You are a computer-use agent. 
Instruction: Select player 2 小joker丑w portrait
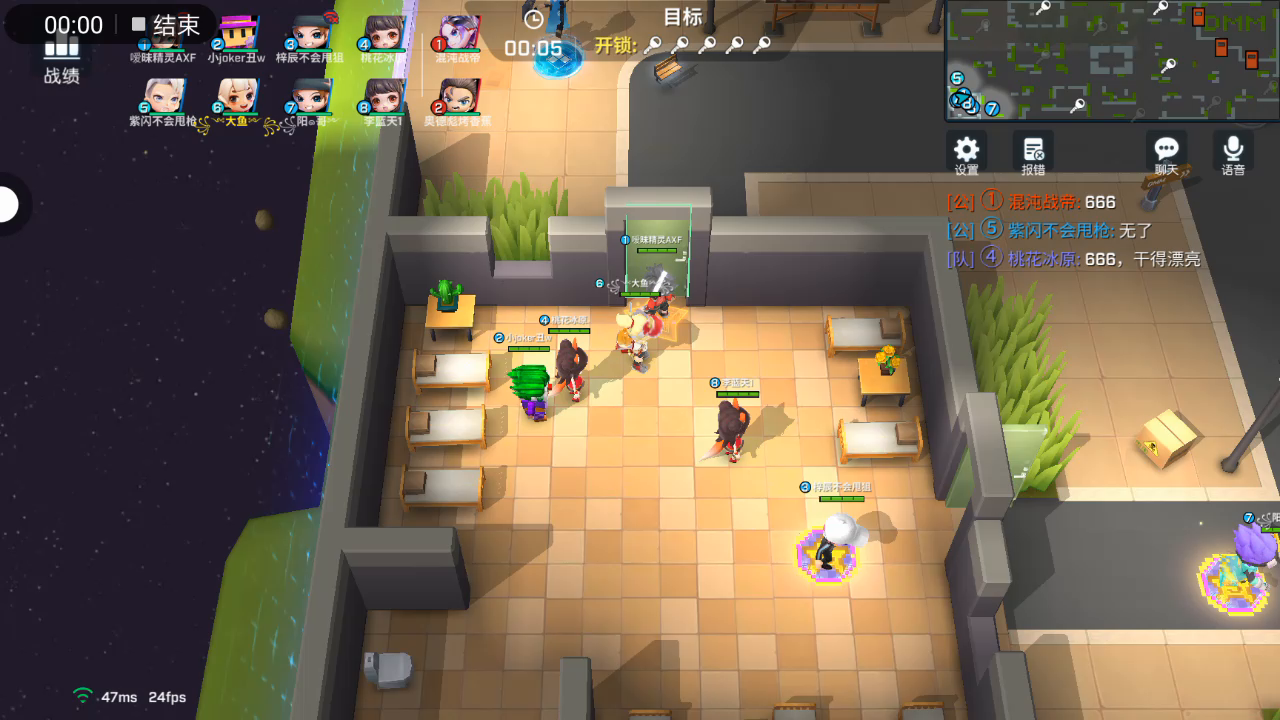click(238, 34)
